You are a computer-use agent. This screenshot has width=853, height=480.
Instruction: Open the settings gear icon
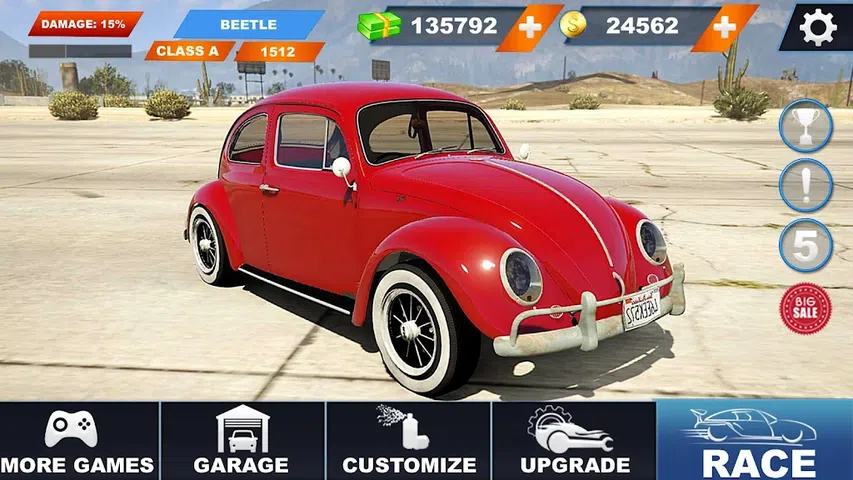pos(817,27)
